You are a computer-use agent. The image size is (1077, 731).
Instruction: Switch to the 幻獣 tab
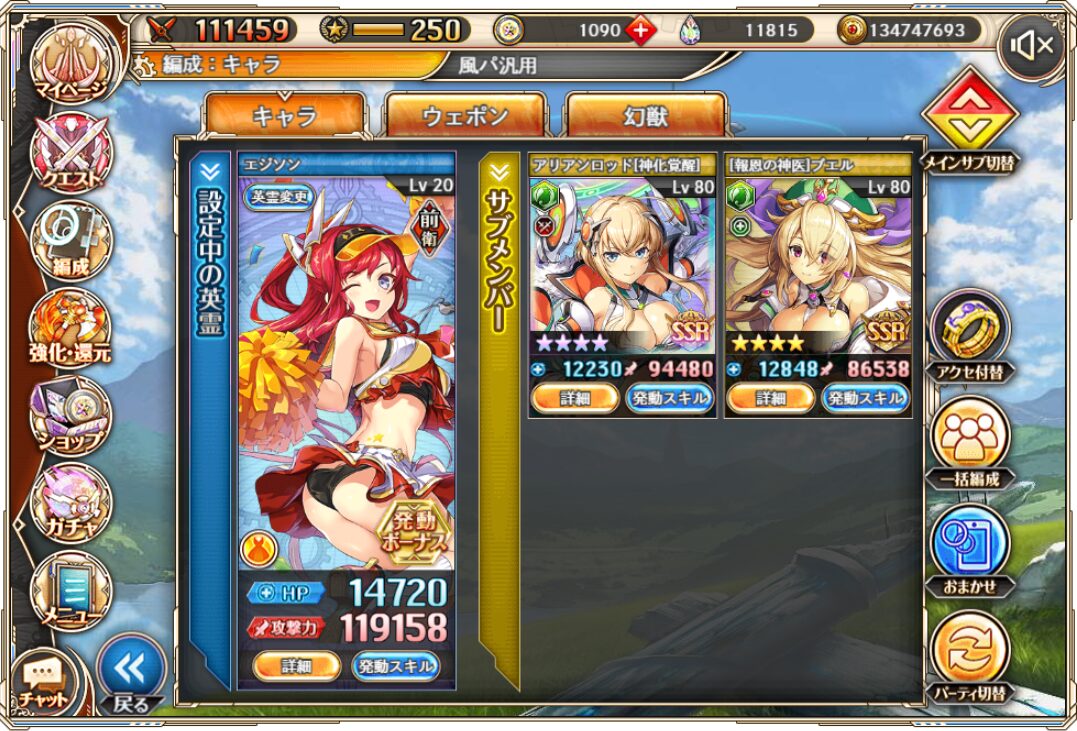click(x=645, y=116)
